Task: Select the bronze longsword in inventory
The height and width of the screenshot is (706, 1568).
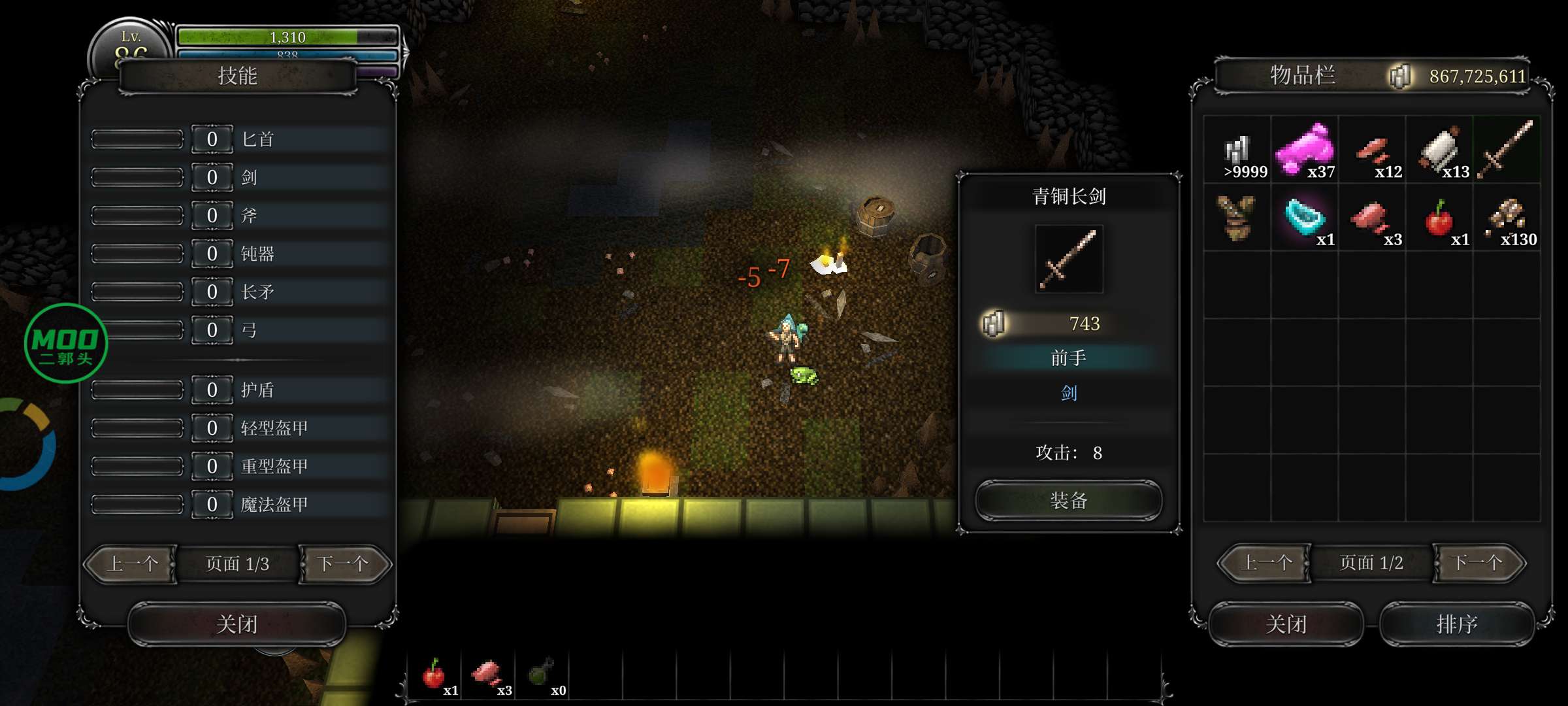Action: point(1506,150)
